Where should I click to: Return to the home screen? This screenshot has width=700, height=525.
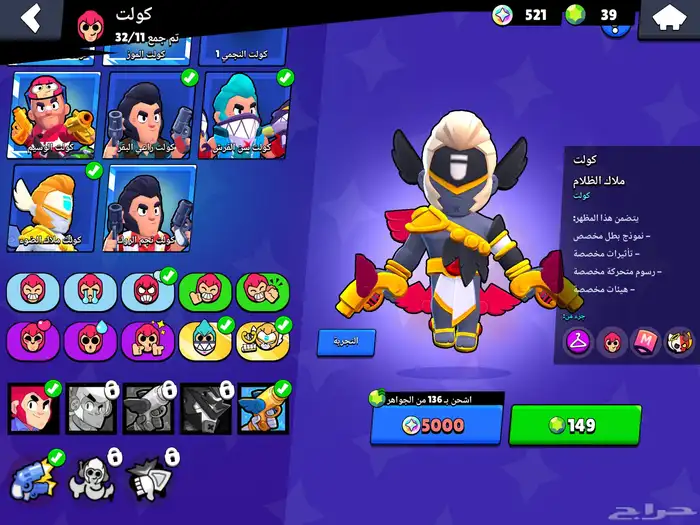click(x=669, y=17)
